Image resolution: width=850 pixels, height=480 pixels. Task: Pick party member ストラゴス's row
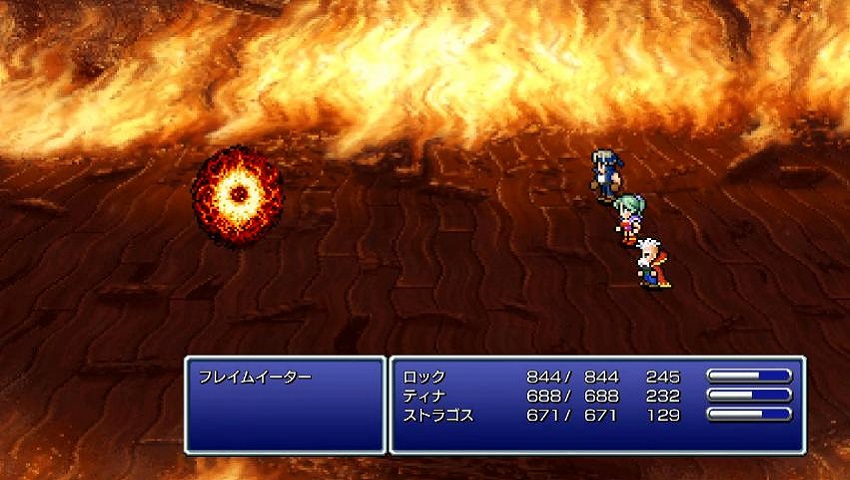point(438,414)
